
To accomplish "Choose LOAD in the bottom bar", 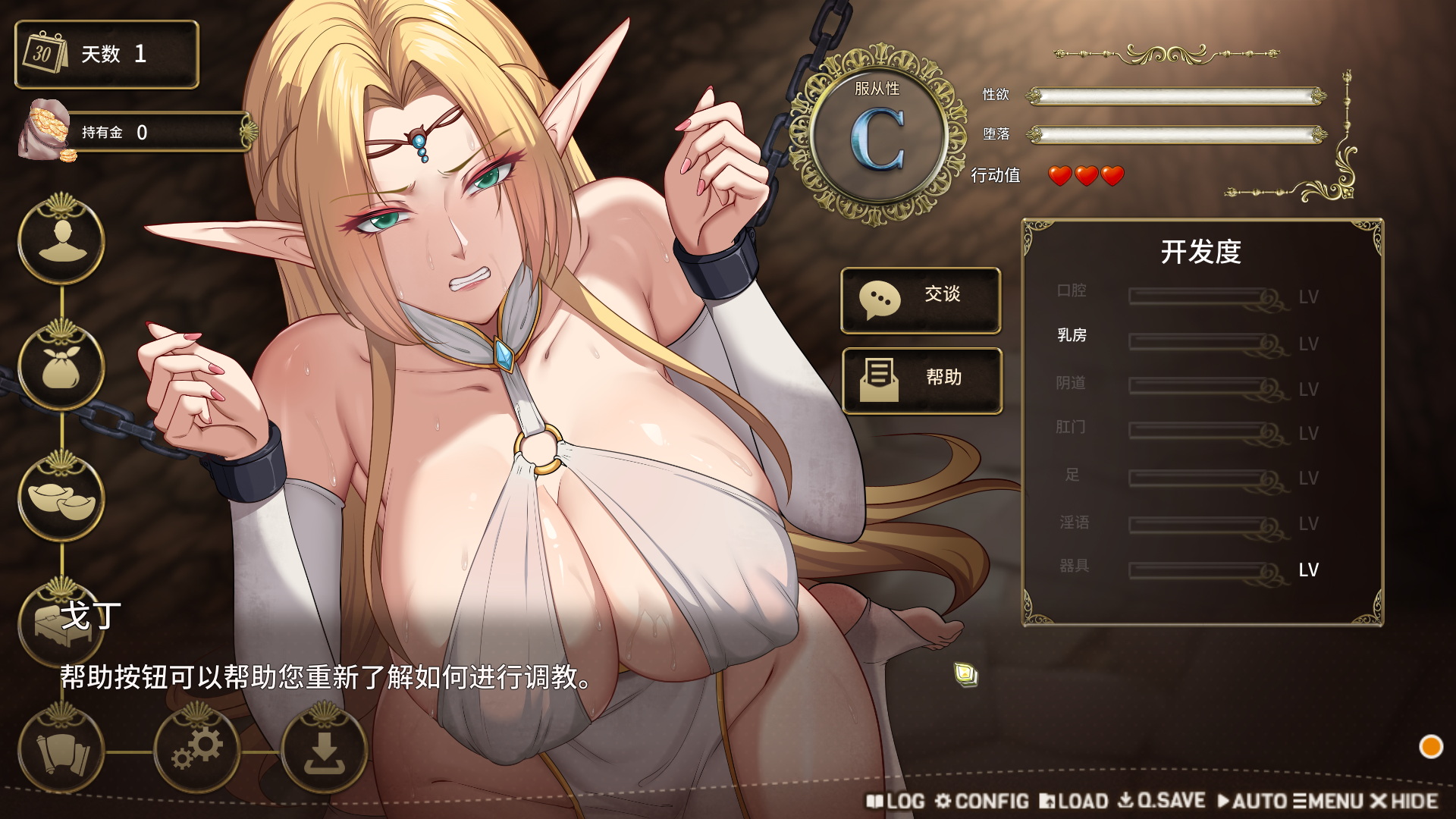I will [1074, 801].
